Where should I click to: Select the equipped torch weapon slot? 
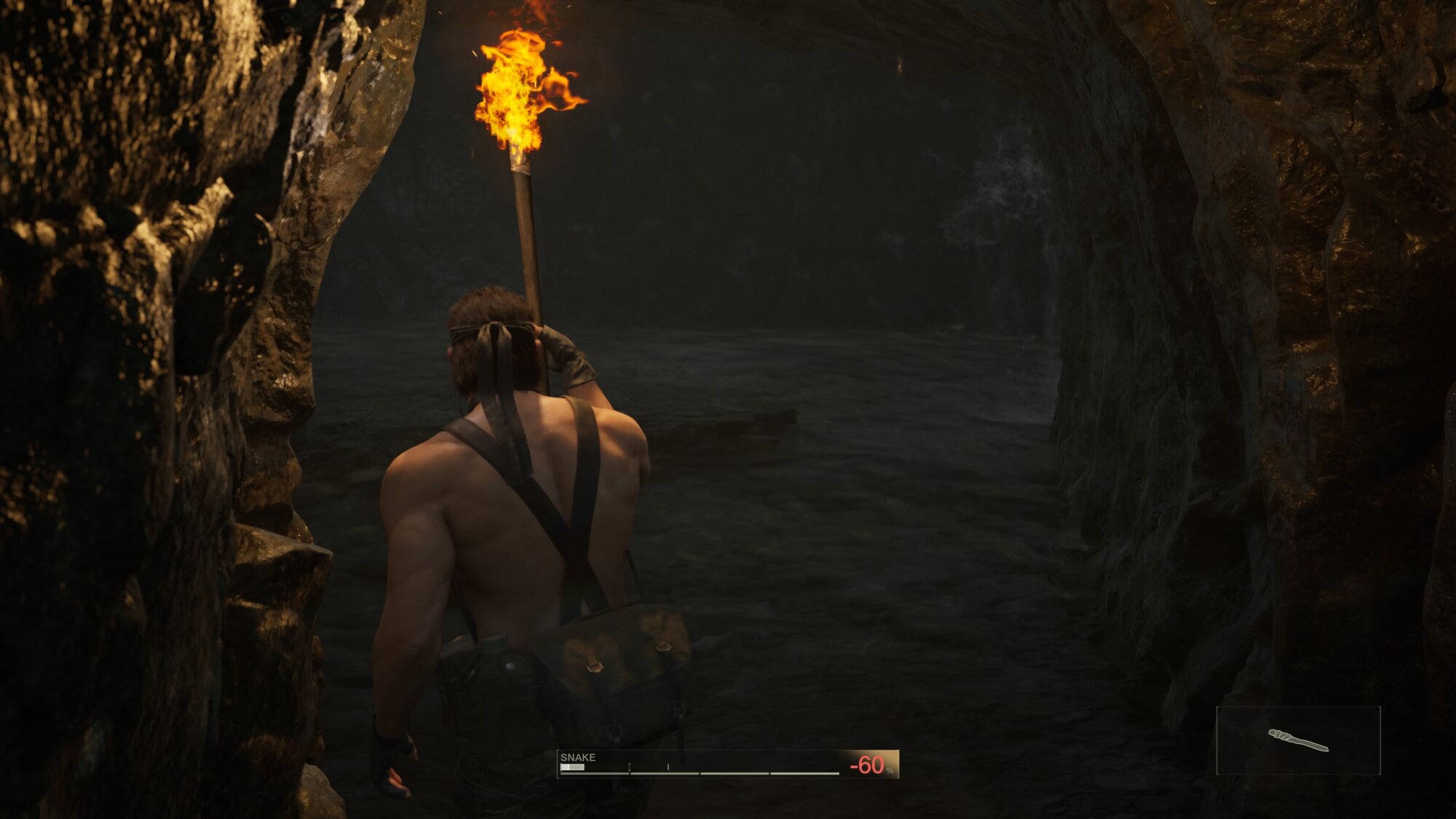click(1298, 740)
